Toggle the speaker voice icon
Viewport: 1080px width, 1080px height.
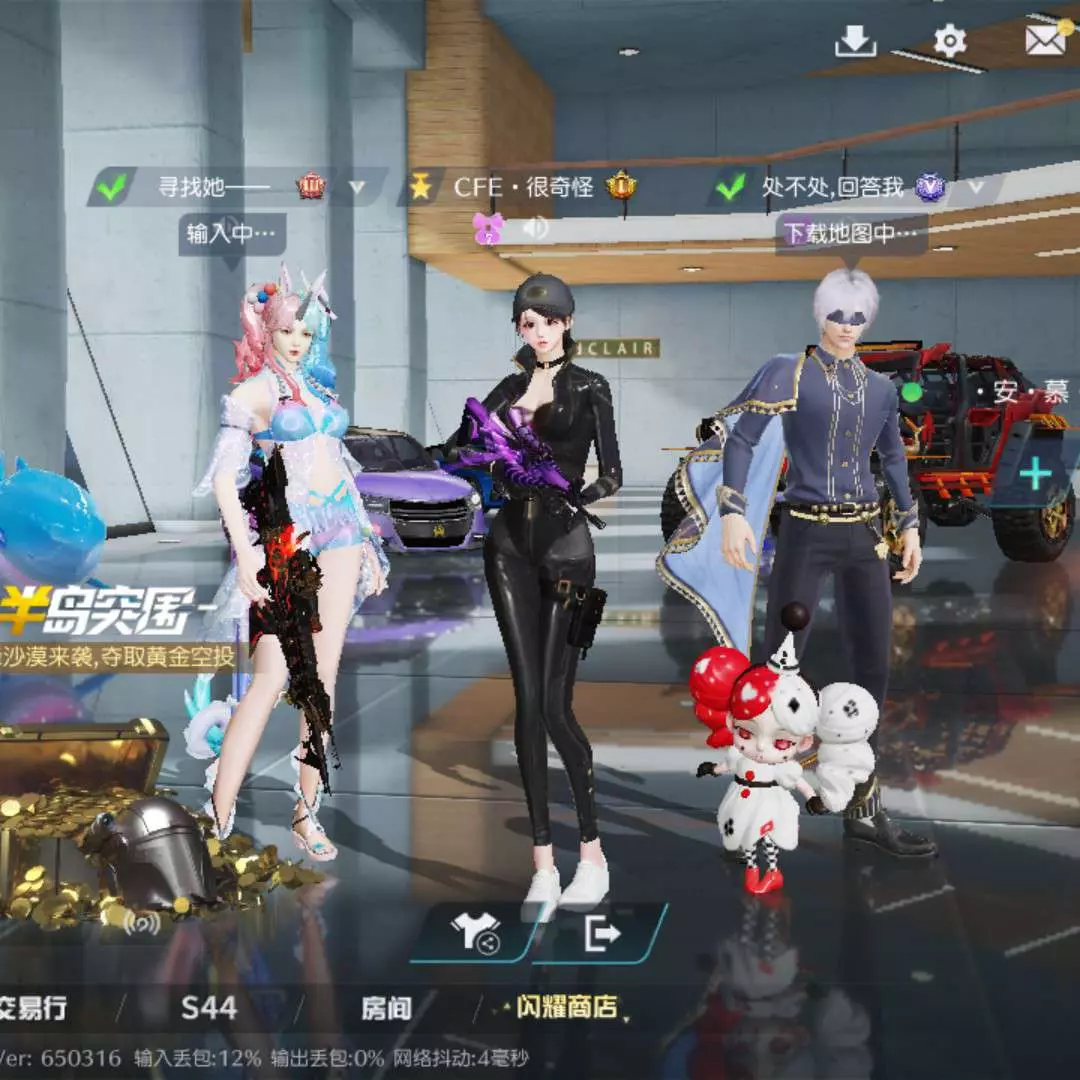click(x=536, y=229)
